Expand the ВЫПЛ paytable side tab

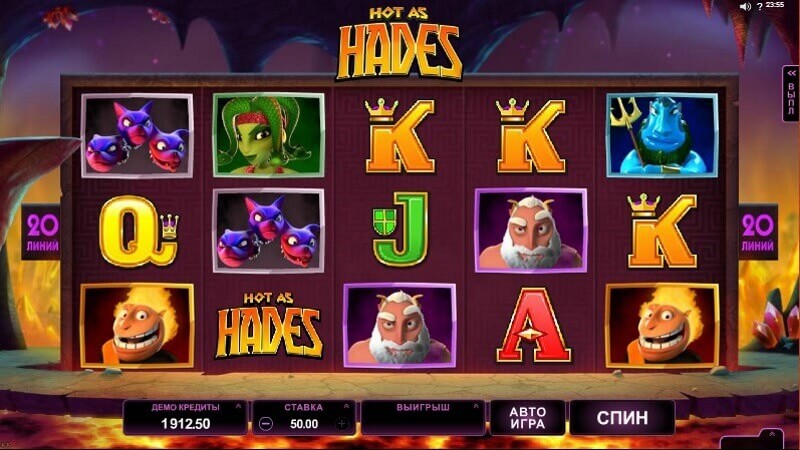[791, 95]
